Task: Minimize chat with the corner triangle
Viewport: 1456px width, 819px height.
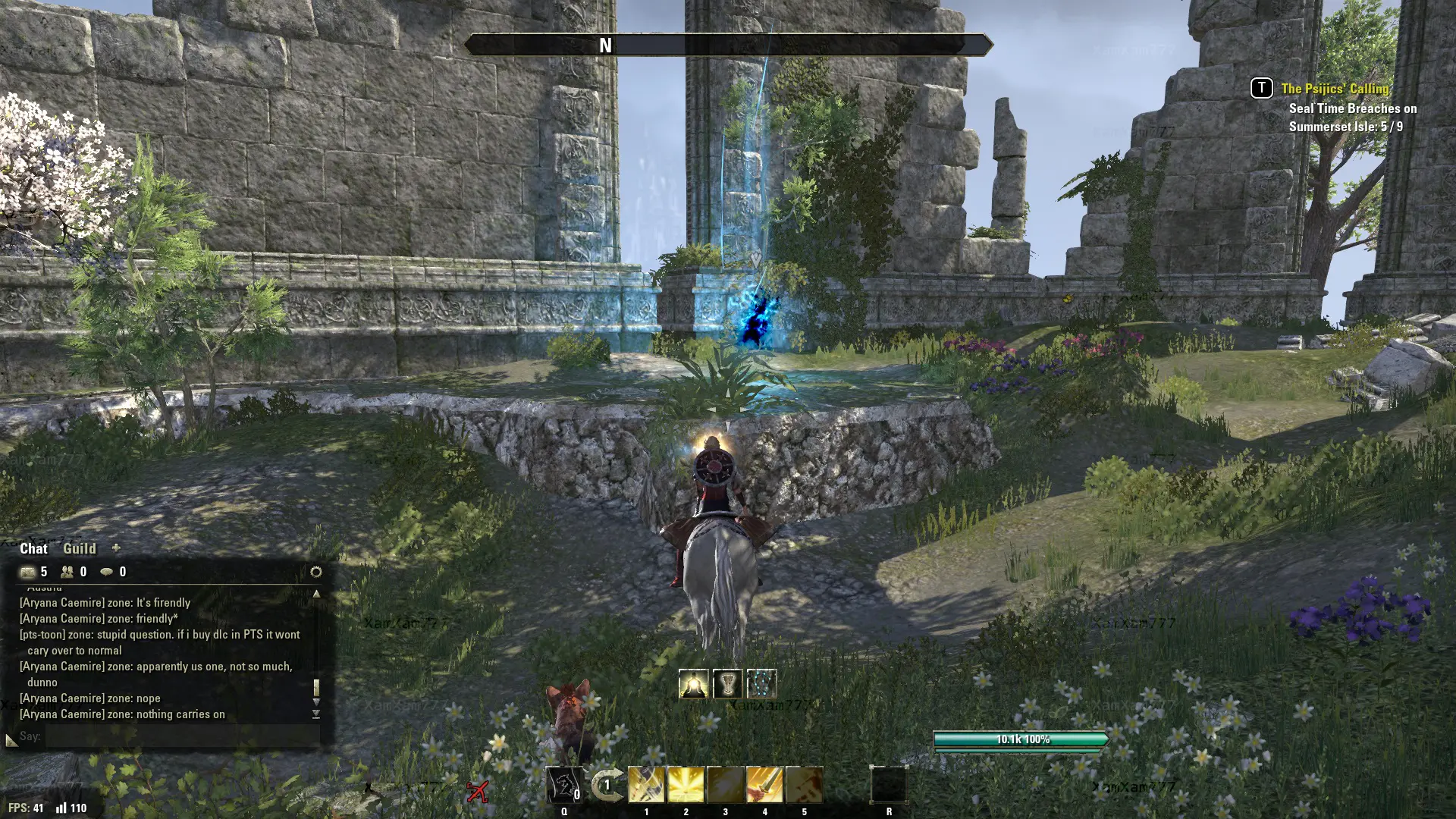Action: pos(11,739)
